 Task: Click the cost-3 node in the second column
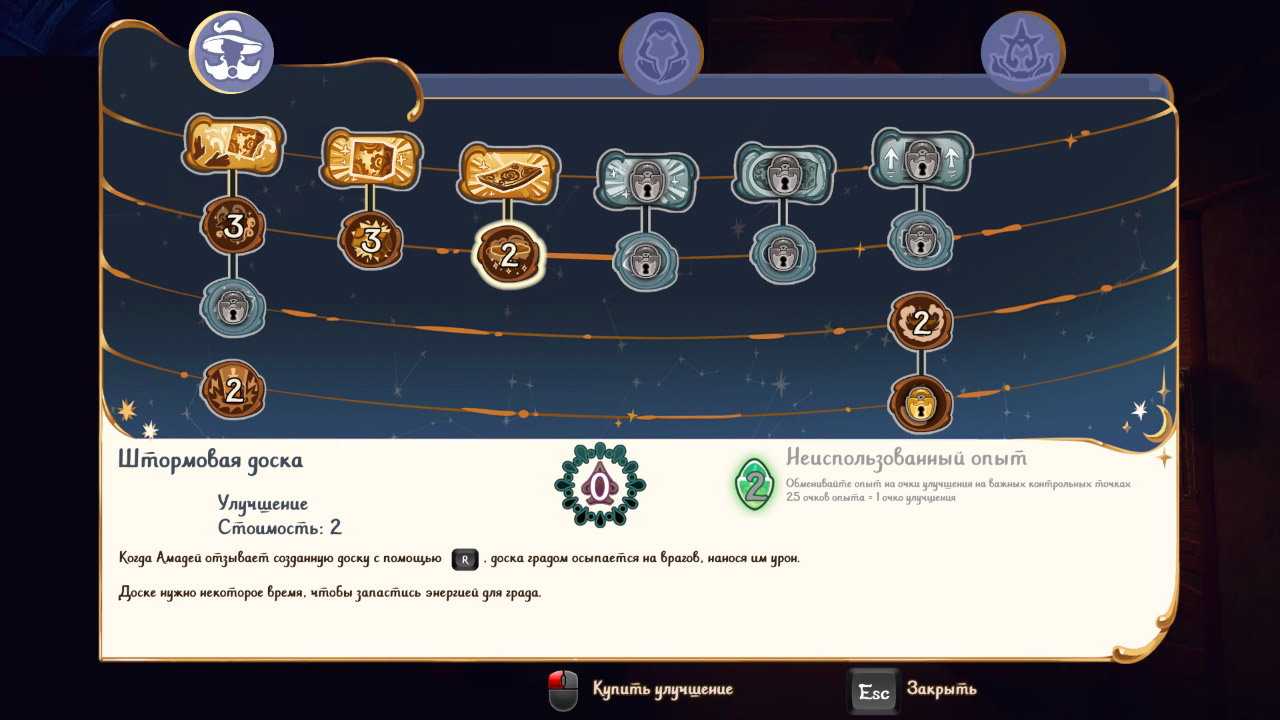[x=370, y=240]
